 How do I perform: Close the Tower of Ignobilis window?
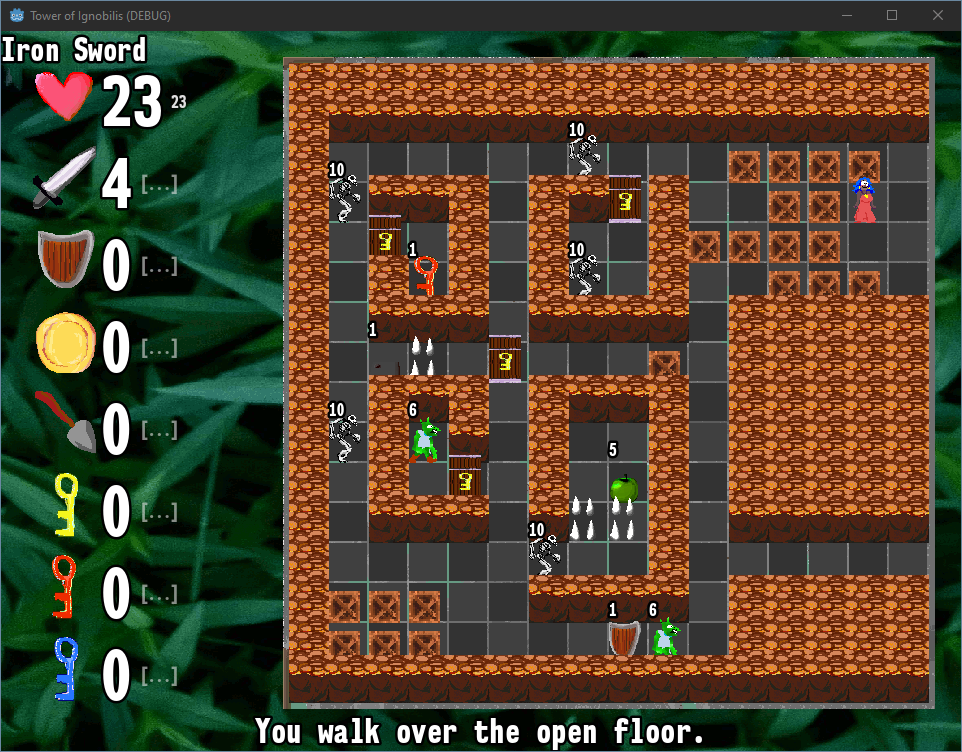938,15
